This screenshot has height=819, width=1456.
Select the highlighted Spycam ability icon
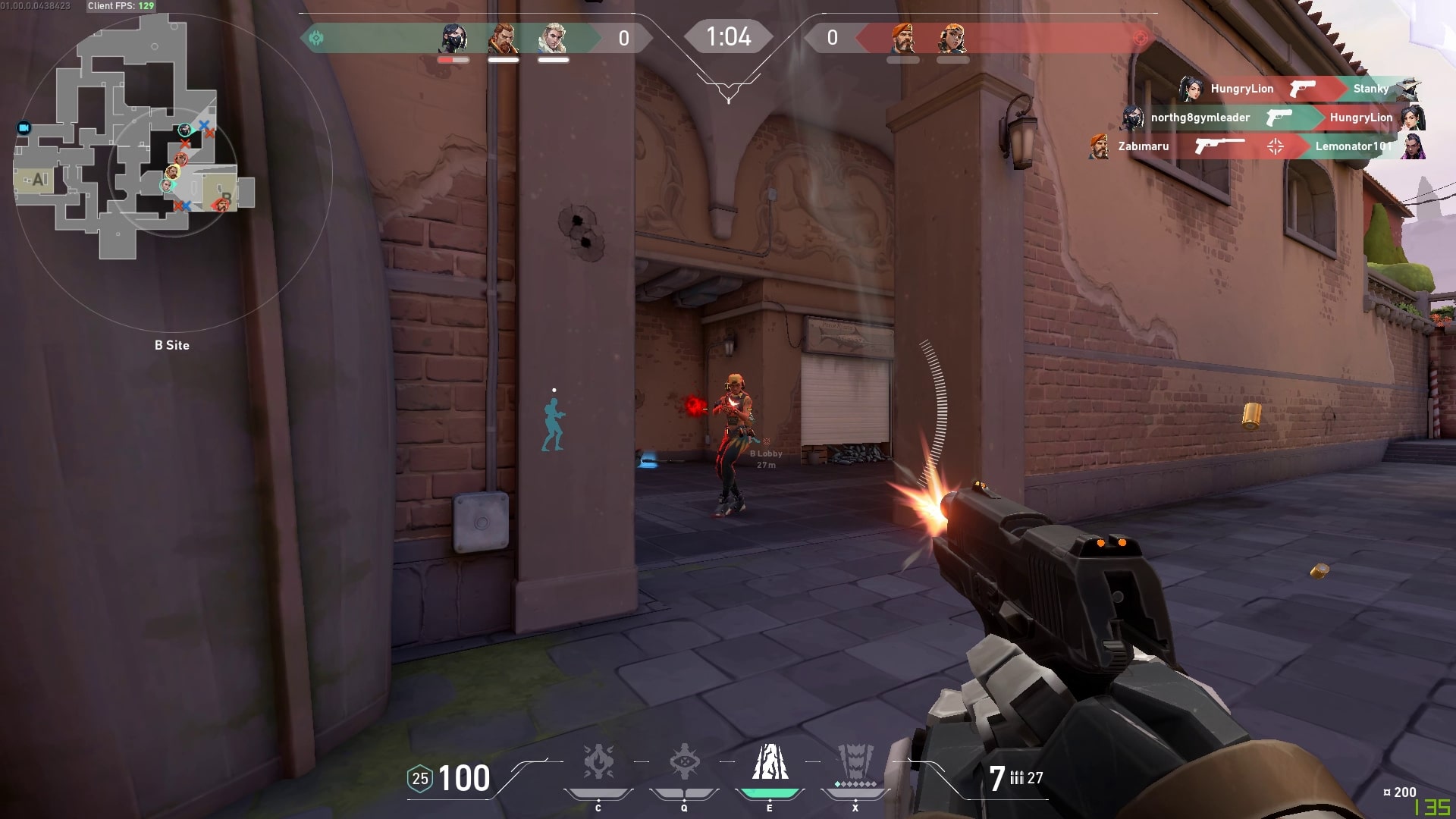pyautogui.click(x=770, y=763)
